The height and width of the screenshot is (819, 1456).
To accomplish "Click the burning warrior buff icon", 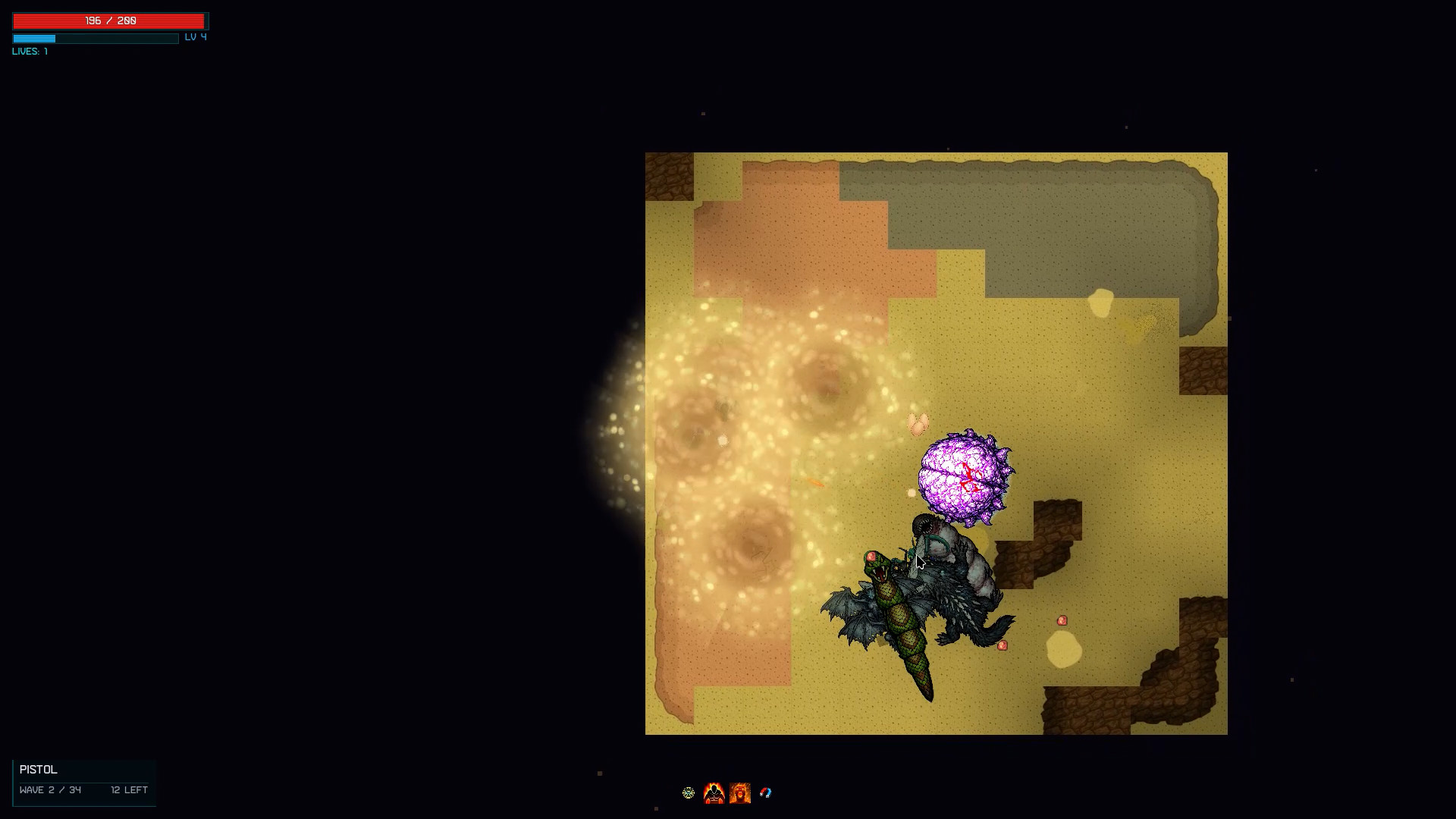I will pyautogui.click(x=715, y=793).
